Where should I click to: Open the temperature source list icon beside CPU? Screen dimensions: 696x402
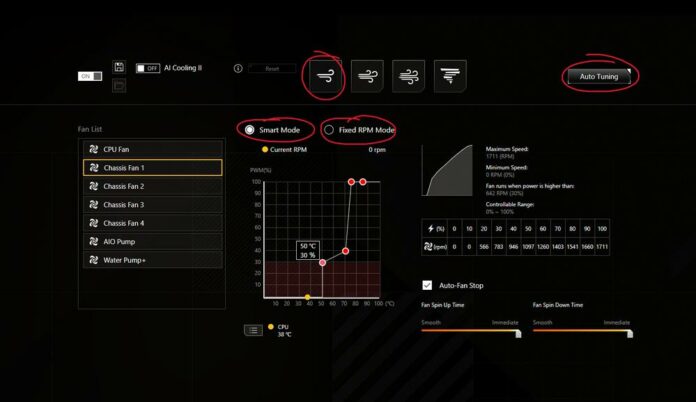[254, 329]
